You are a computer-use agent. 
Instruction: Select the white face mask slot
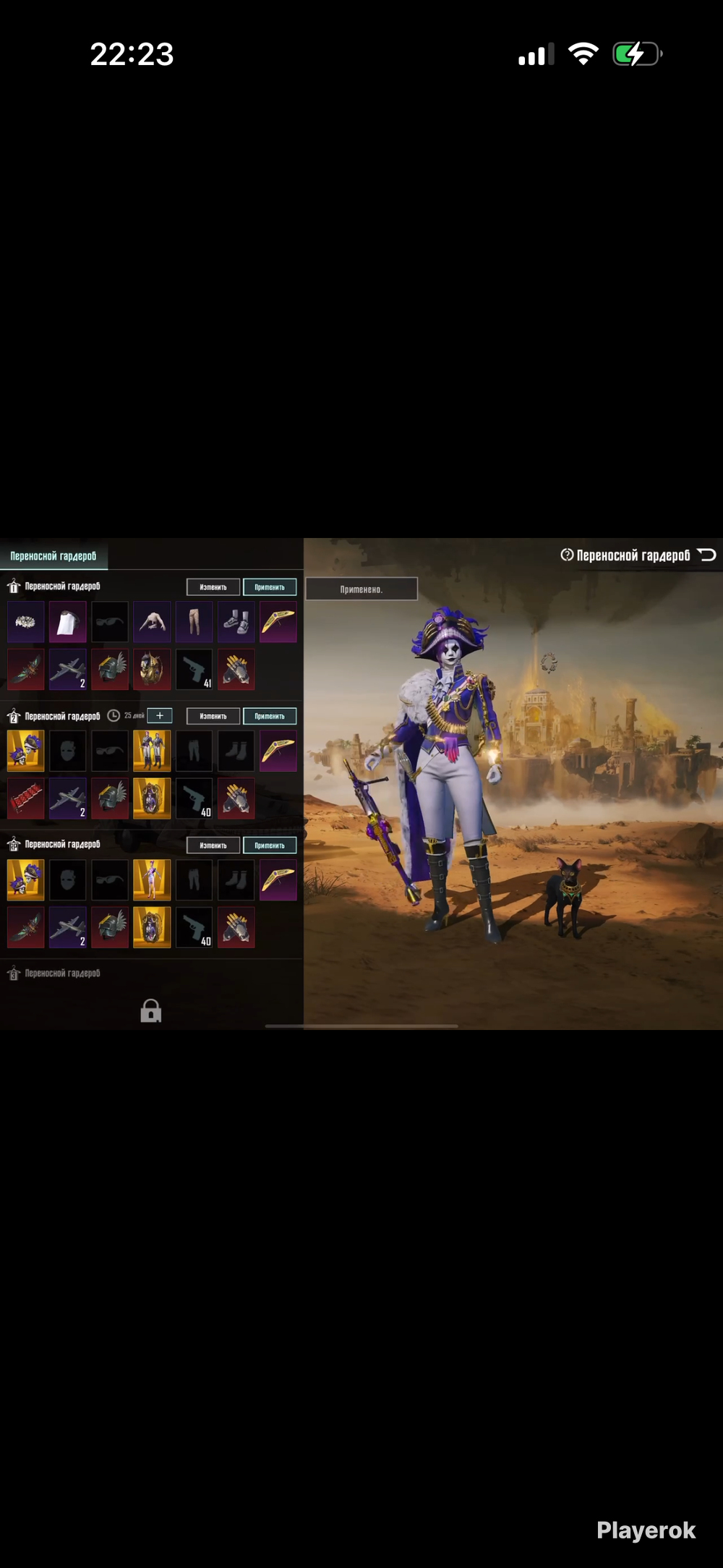[x=67, y=622]
